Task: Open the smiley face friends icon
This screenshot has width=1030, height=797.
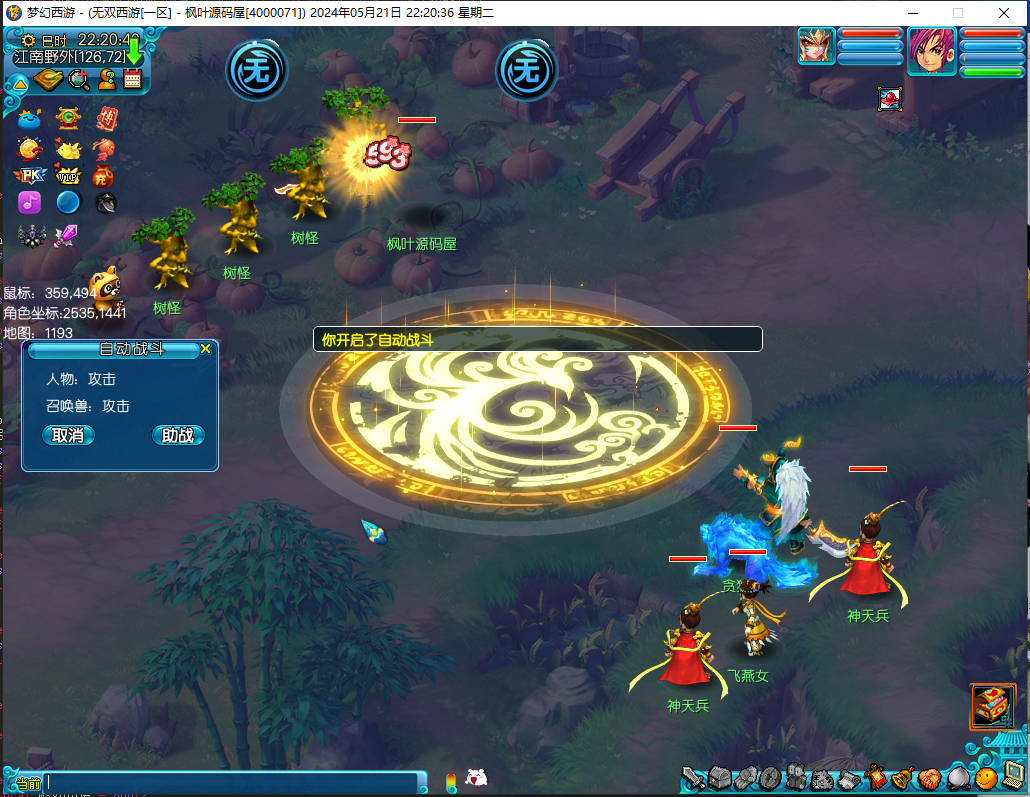Action: (986, 777)
